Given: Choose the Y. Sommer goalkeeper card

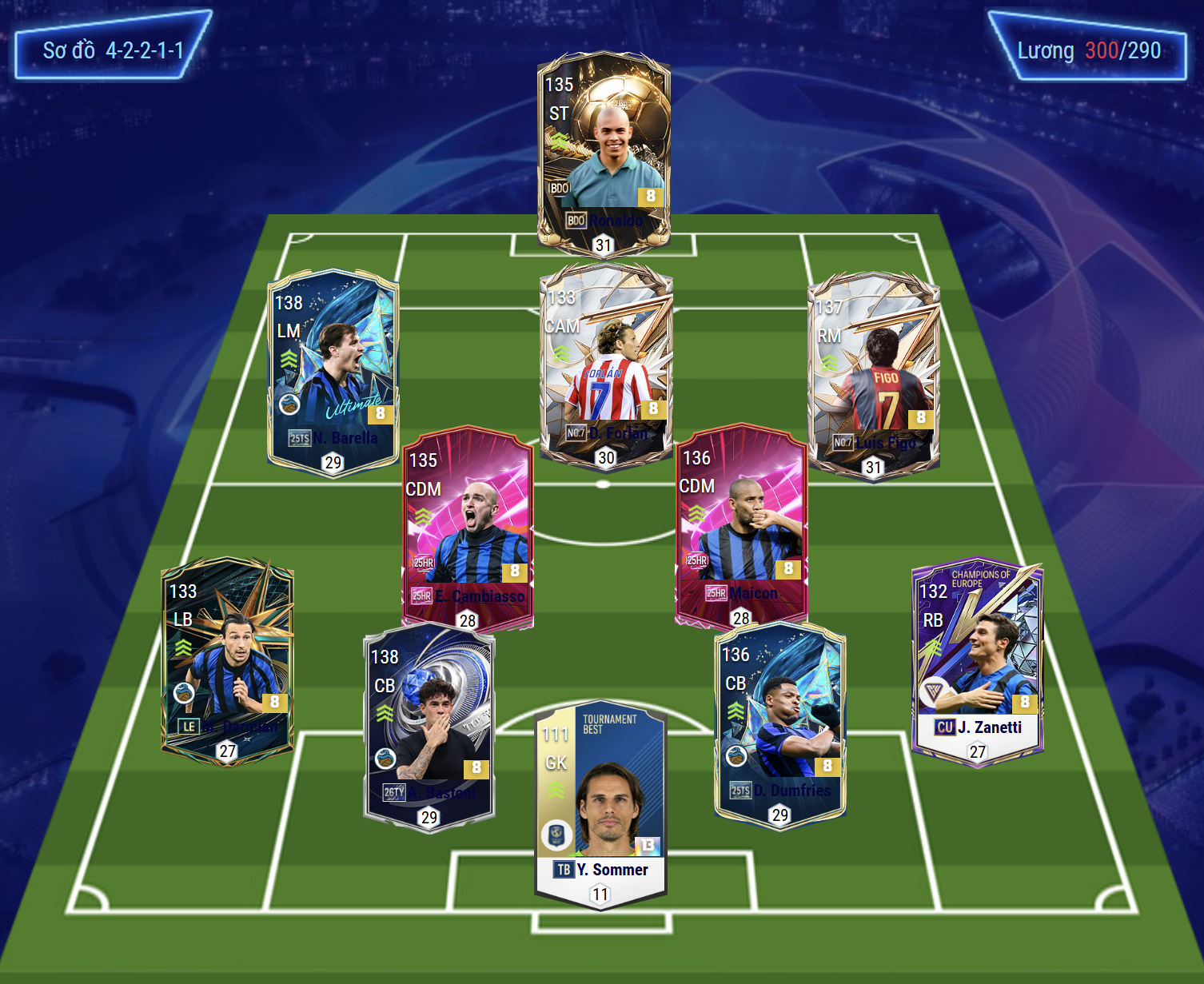Looking at the screenshot, I should pos(600,803).
